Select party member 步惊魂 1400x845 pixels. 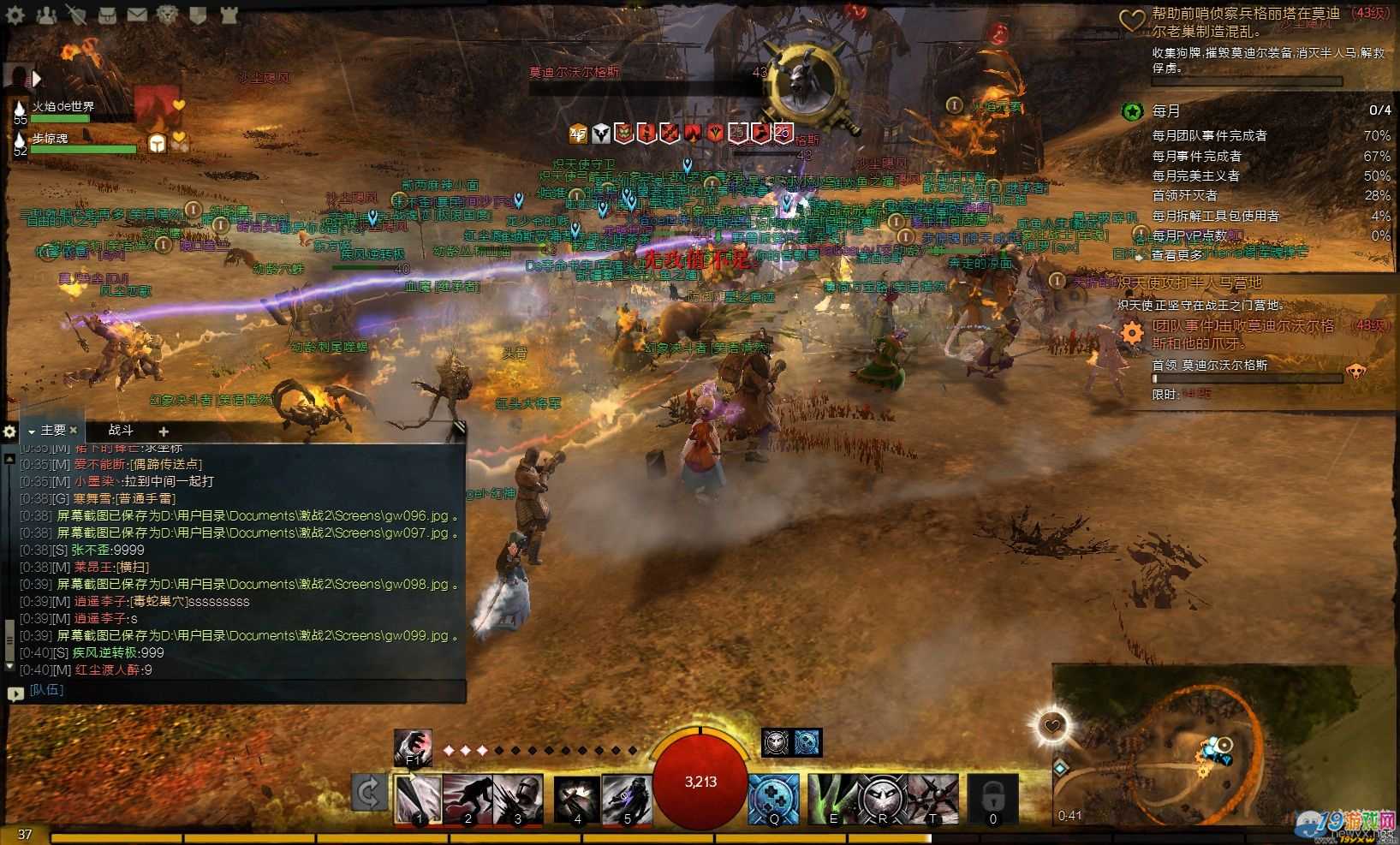(x=51, y=138)
